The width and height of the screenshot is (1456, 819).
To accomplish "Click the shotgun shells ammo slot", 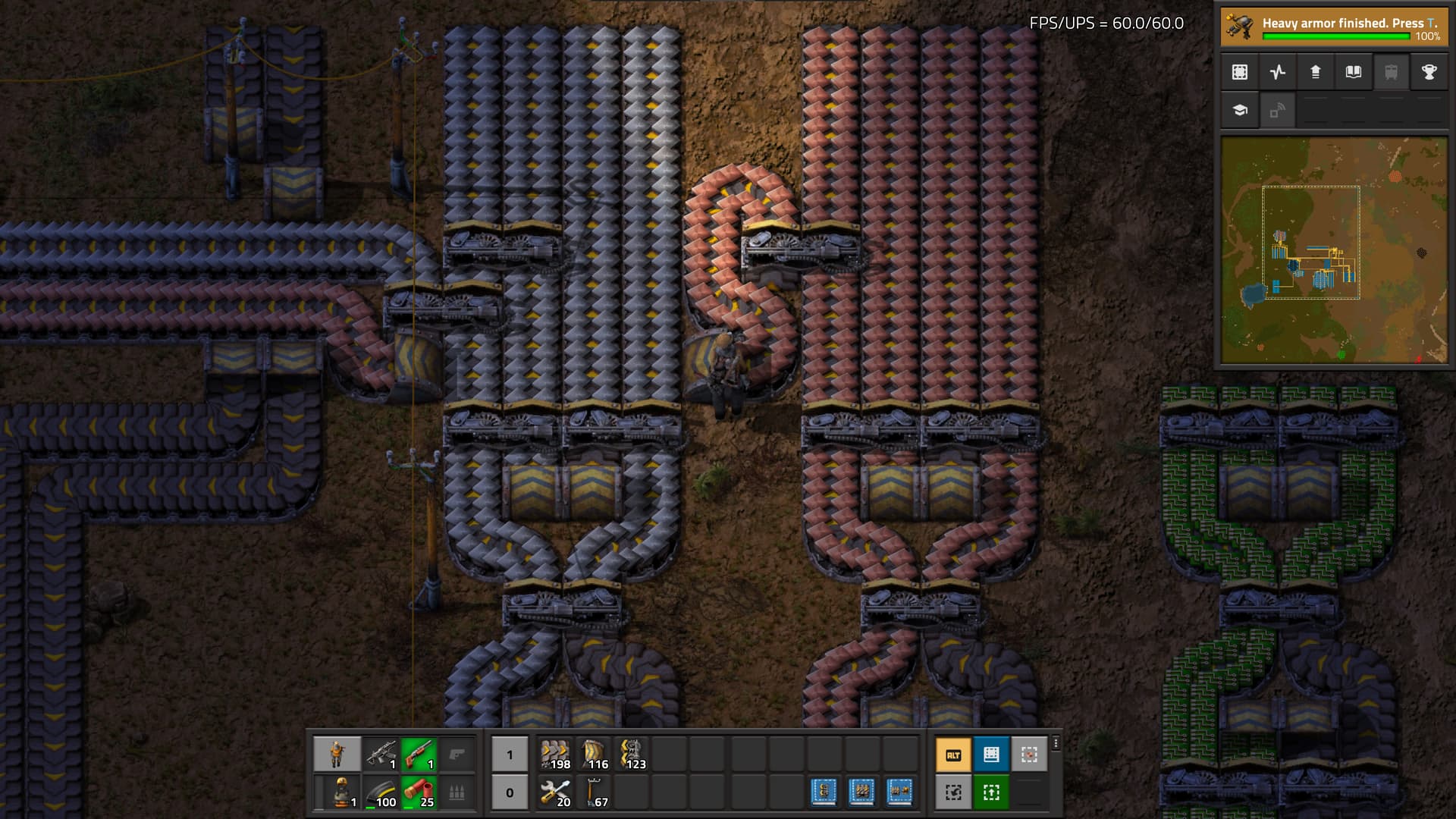I will [419, 792].
